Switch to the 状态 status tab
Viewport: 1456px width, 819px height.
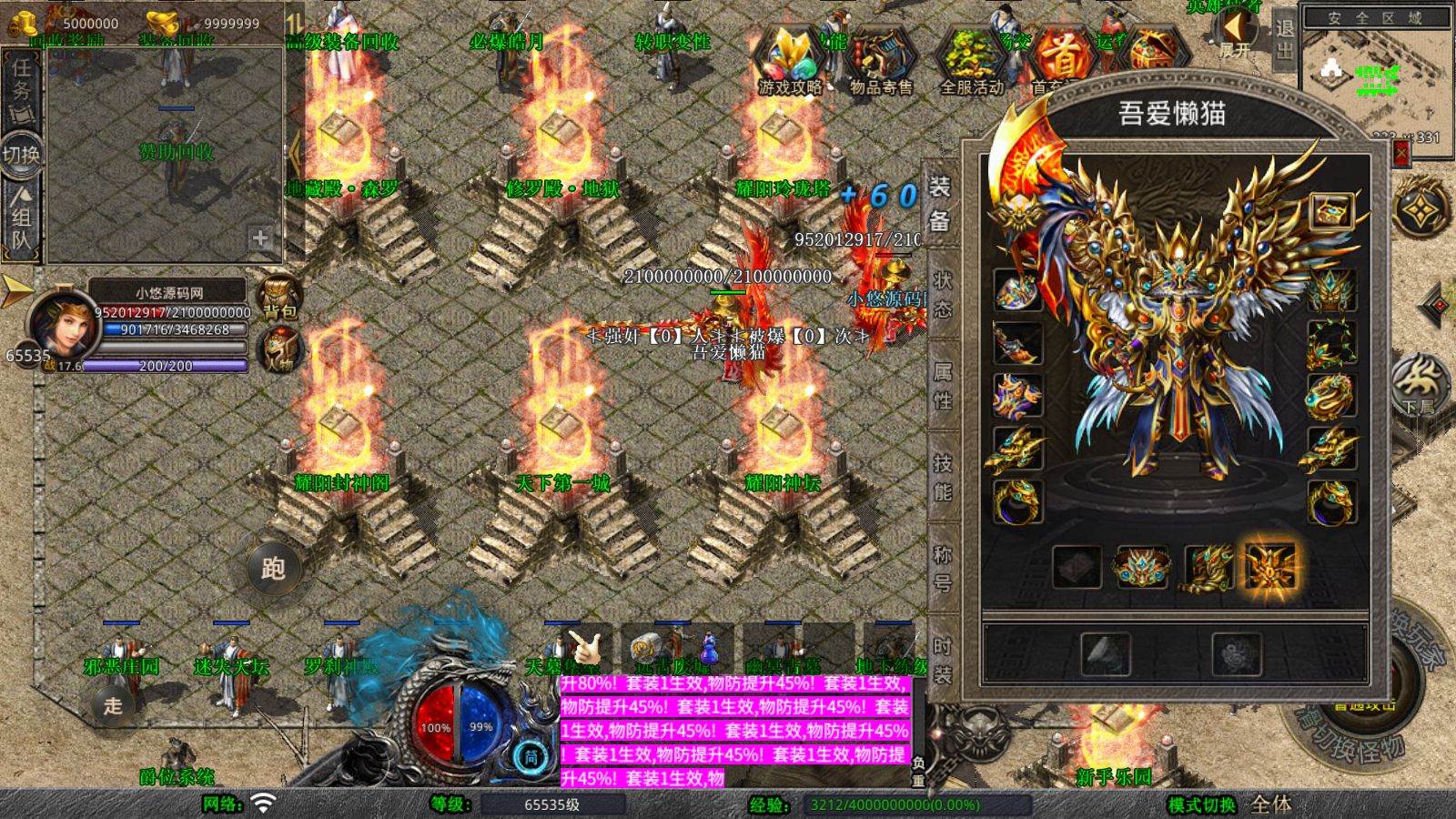(x=942, y=294)
